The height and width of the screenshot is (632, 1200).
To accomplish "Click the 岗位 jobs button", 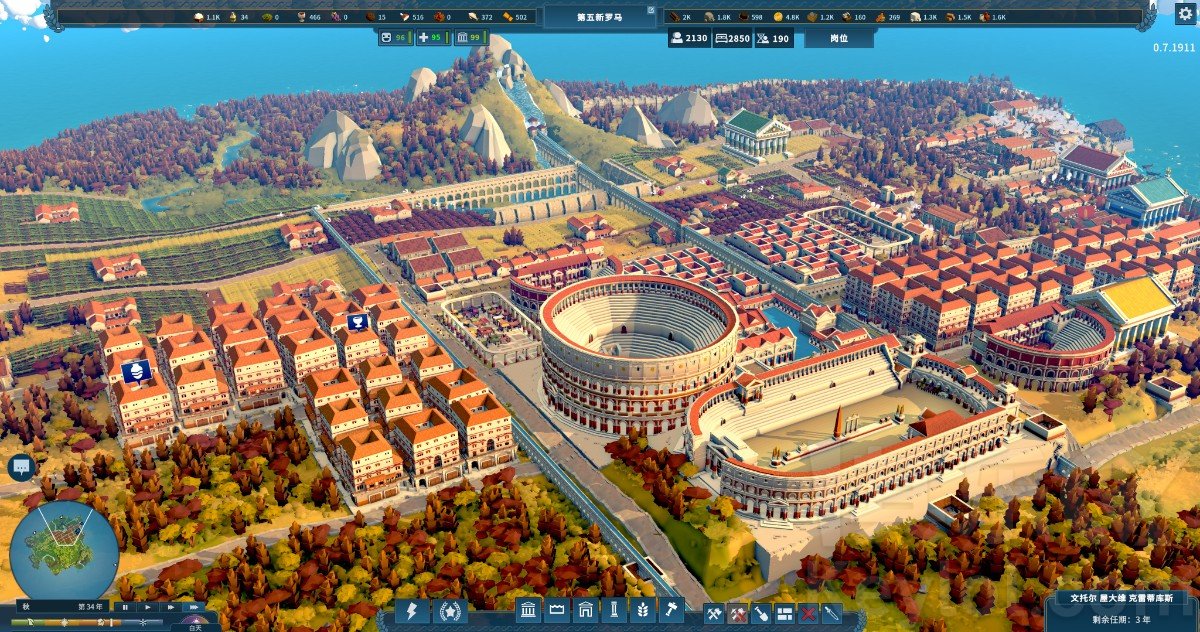I will (x=839, y=38).
